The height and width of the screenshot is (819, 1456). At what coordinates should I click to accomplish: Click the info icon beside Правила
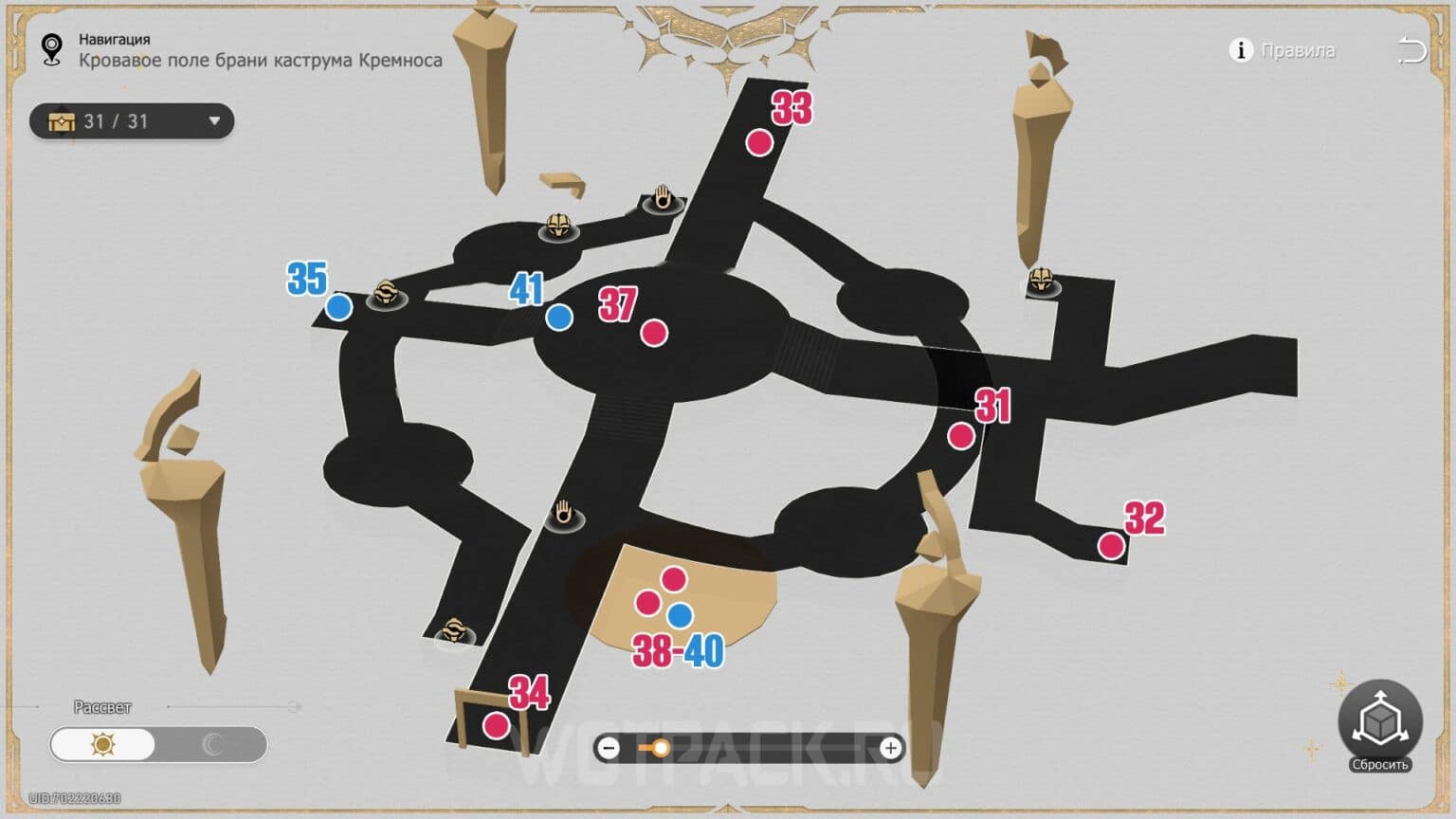pyautogui.click(x=1240, y=51)
